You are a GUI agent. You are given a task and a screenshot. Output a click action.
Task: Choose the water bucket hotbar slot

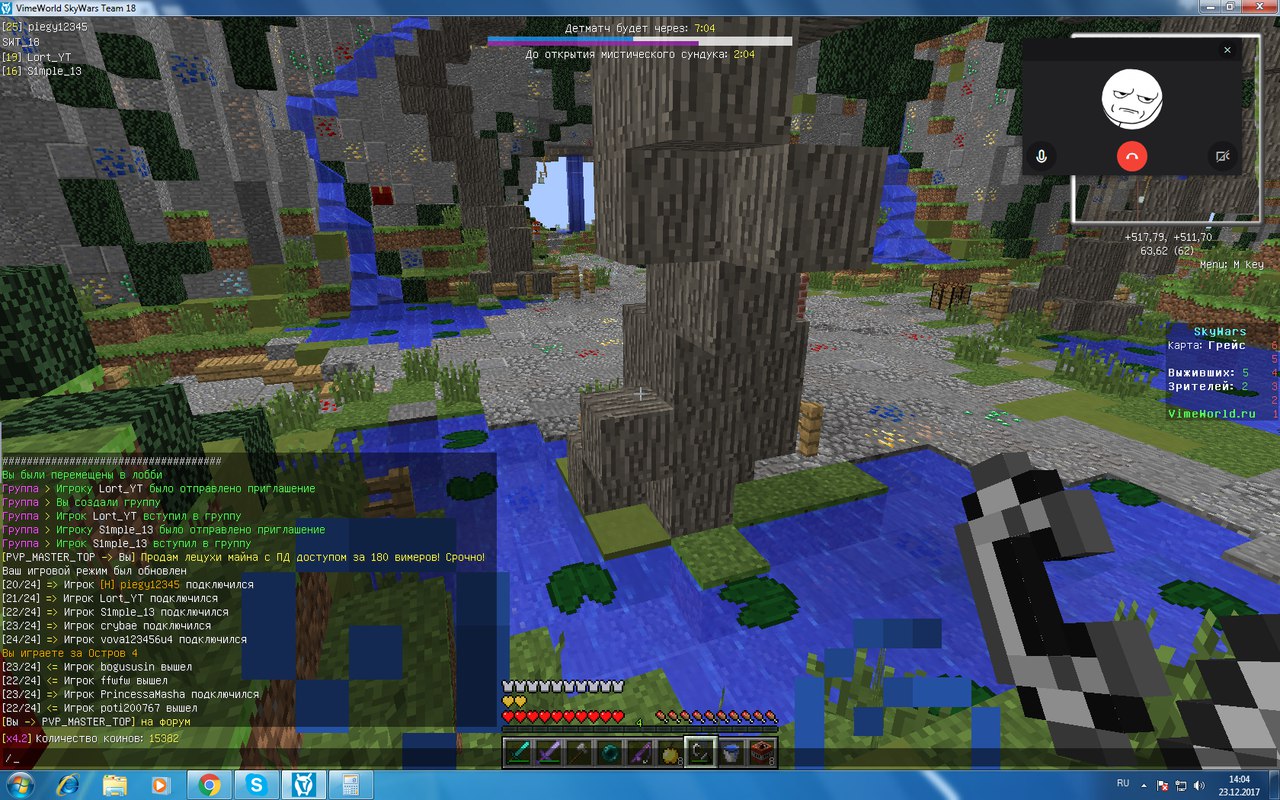click(730, 752)
